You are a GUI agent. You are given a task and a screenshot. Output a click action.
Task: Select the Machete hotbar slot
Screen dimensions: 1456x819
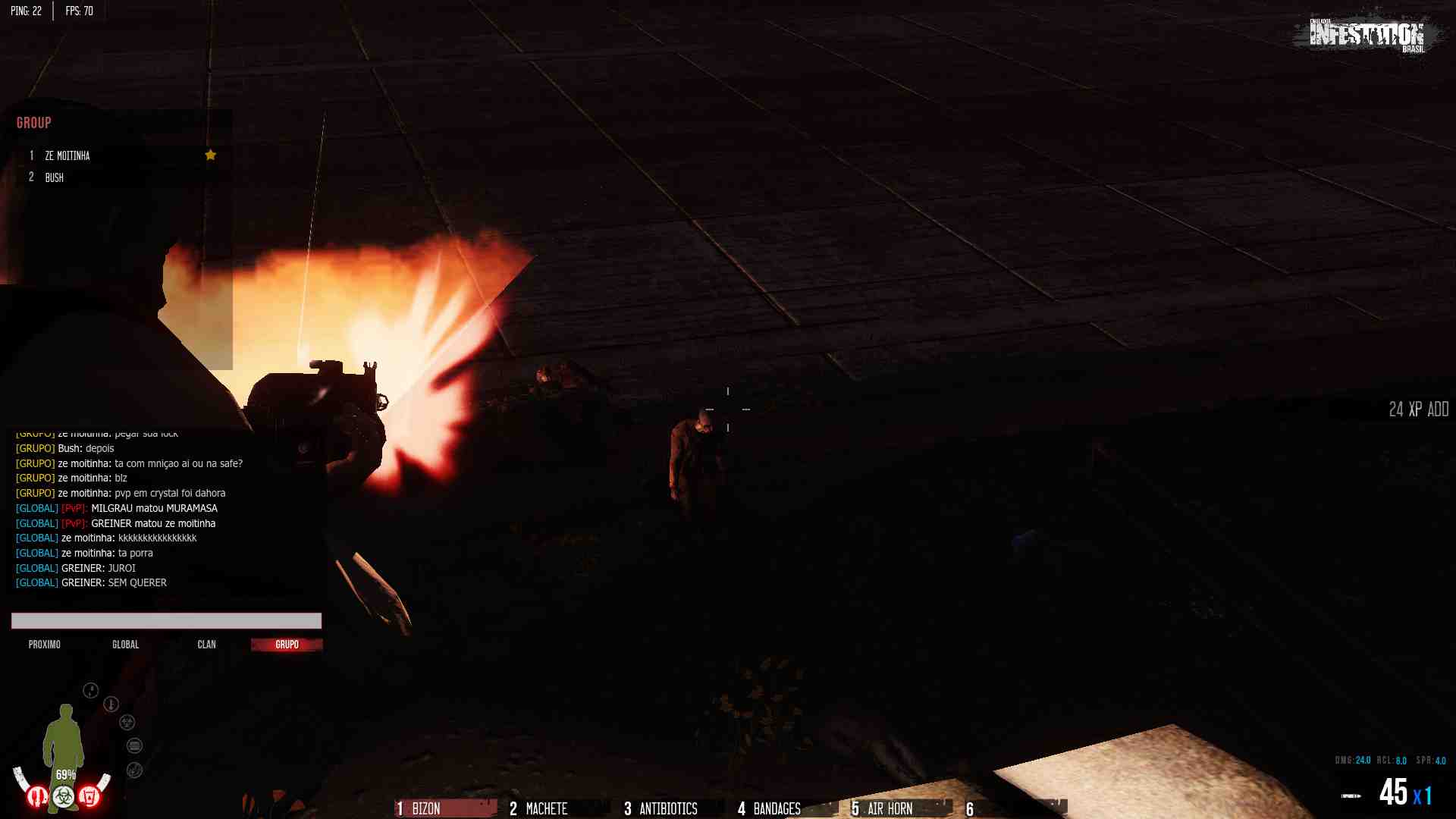(x=558, y=808)
